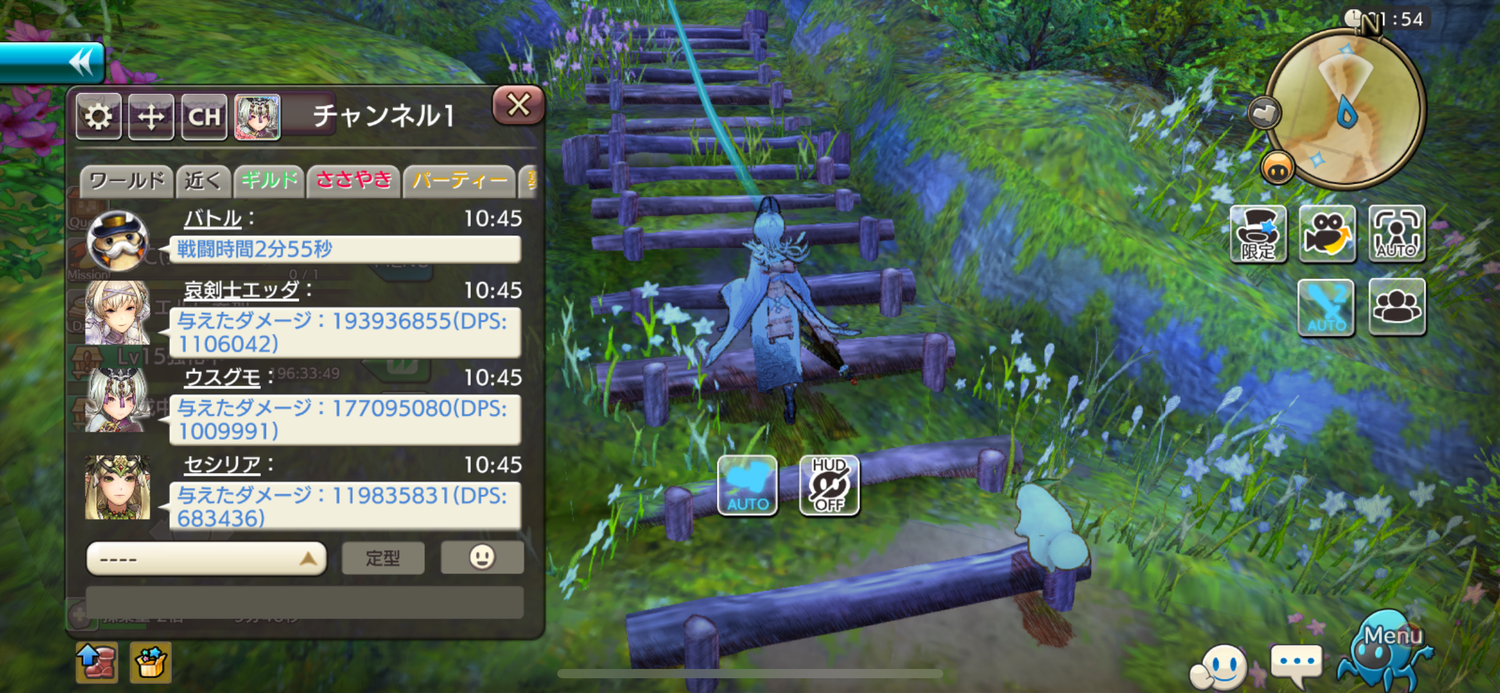
Task: Click the chat message input field
Action: pos(304,602)
